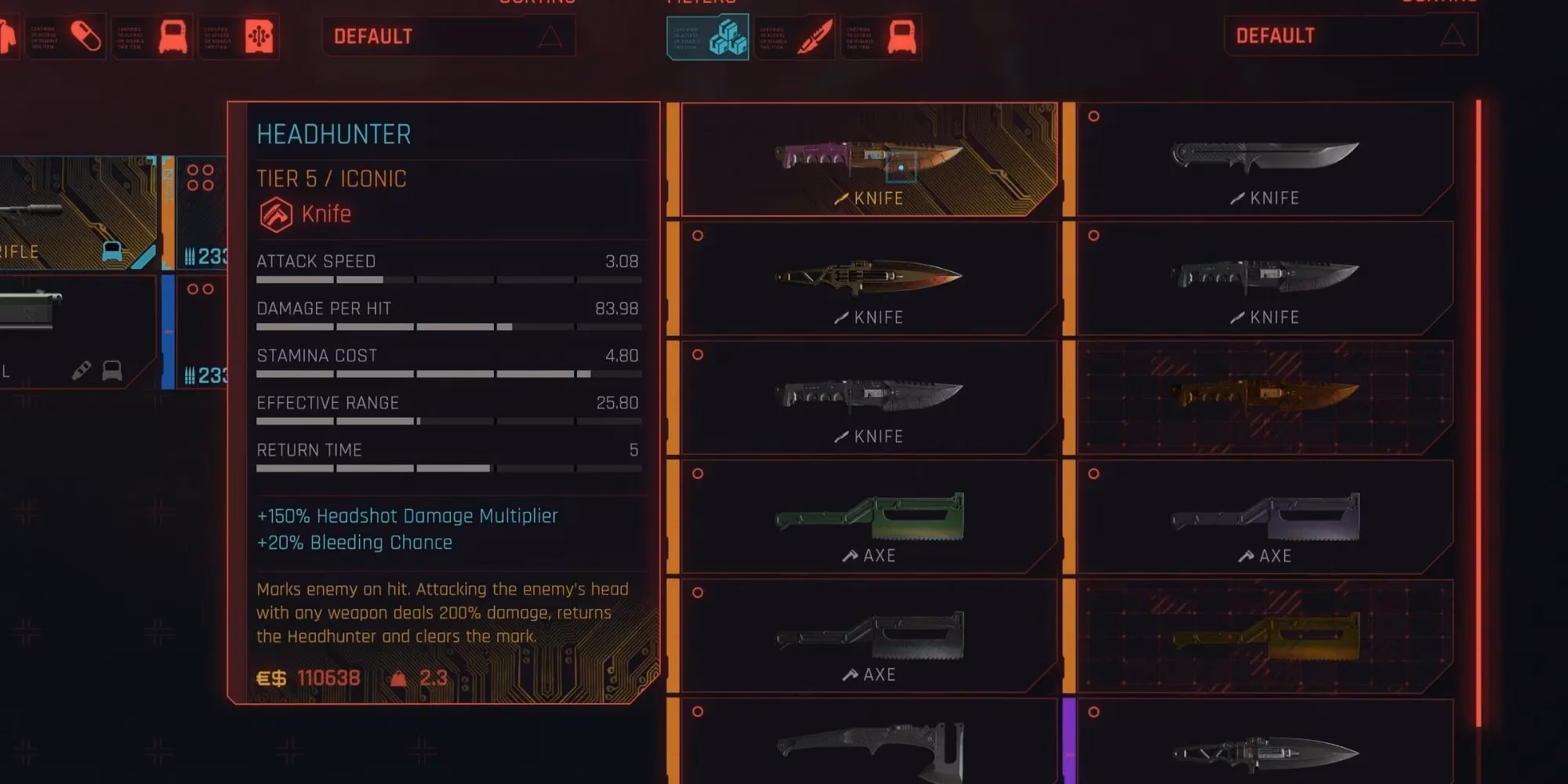Screen dimensions: 1568x784
Task: Toggle the vehicle filter in the left filter bar
Action: pos(172,37)
